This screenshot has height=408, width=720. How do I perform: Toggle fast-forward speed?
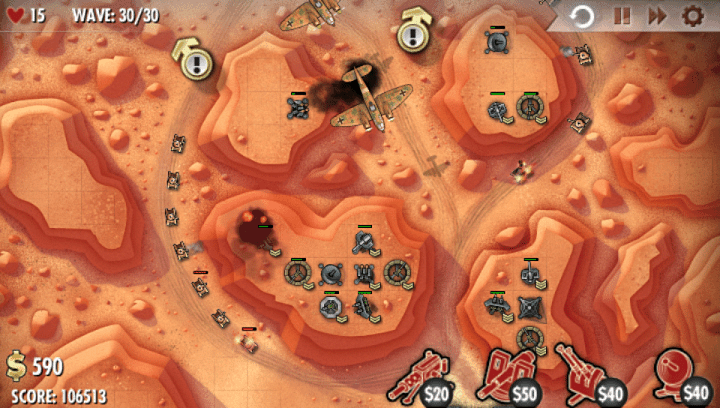point(656,16)
